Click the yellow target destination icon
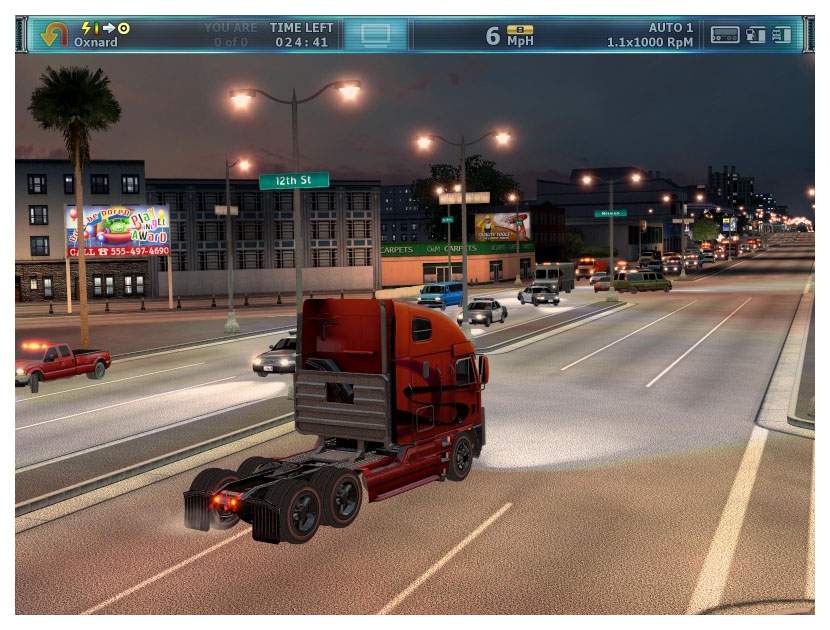 pos(124,28)
